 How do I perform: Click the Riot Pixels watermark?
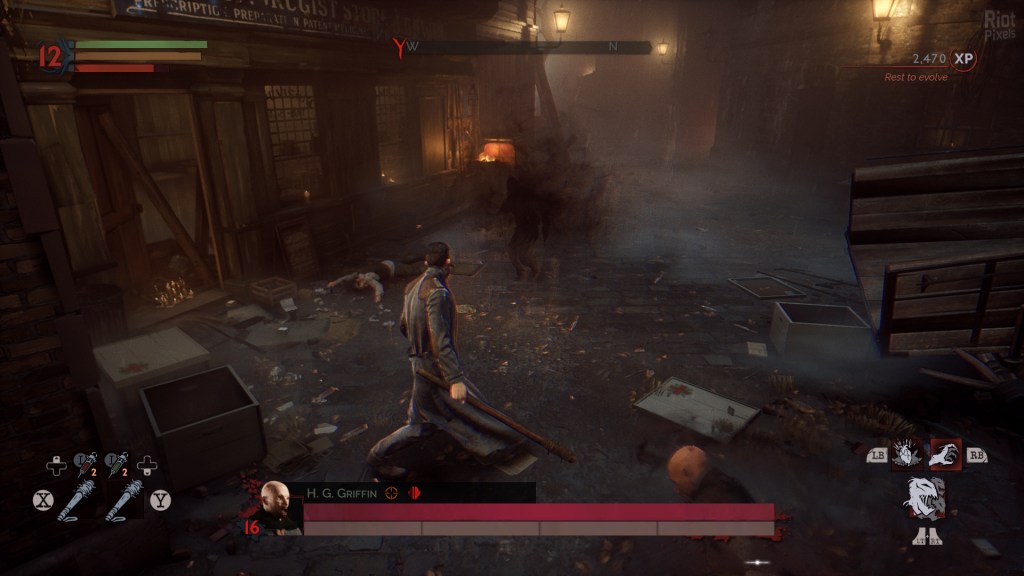pos(999,24)
